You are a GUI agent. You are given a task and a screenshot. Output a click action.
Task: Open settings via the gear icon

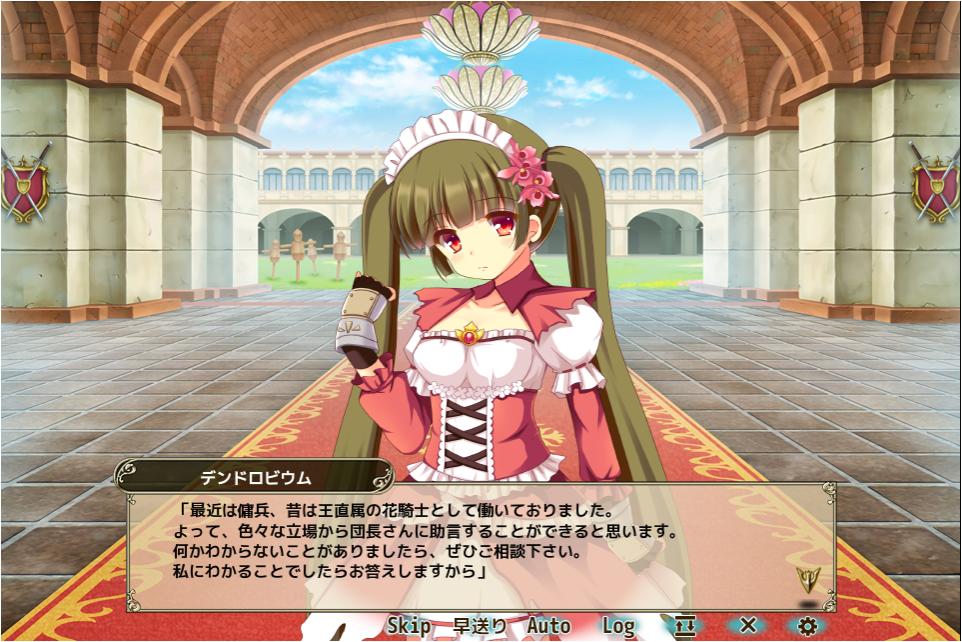[x=807, y=626]
